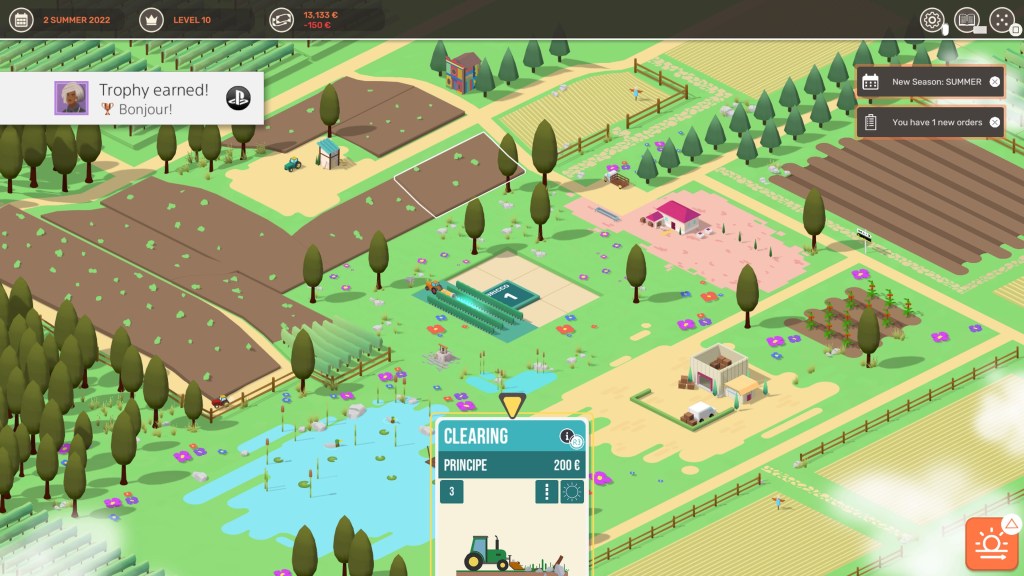Show info for the Clearing task card
1024x576 pixels.
tap(568, 436)
